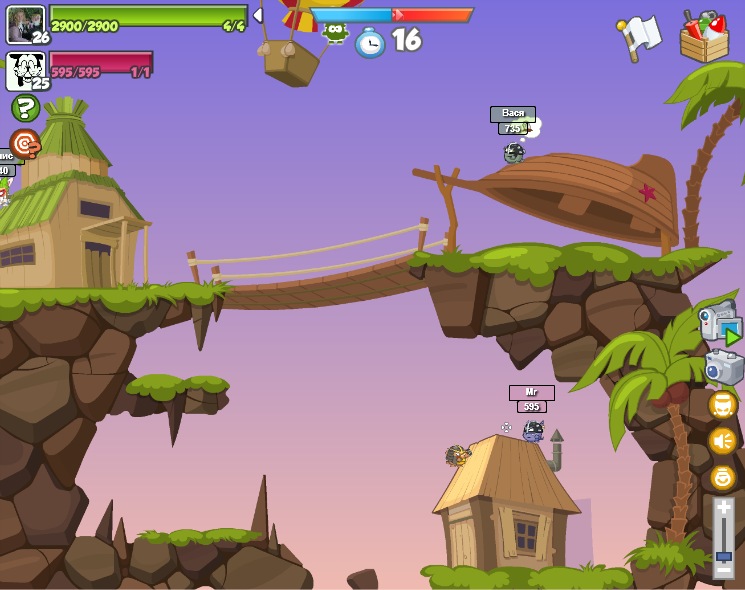
Task: Select the level 25 opponent avatar
Action: click(x=24, y=69)
